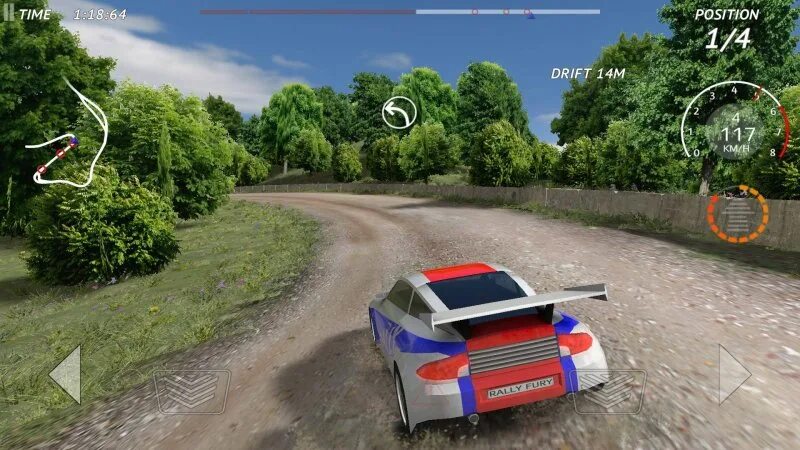Pause the race with the pause icon

coord(6,14)
